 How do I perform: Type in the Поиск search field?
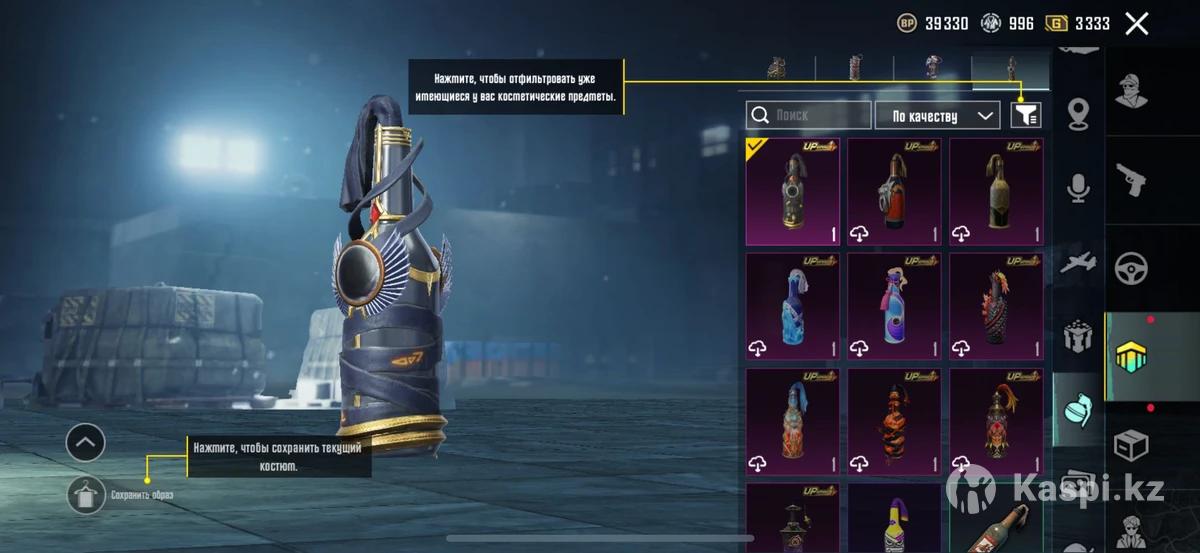tap(807, 116)
